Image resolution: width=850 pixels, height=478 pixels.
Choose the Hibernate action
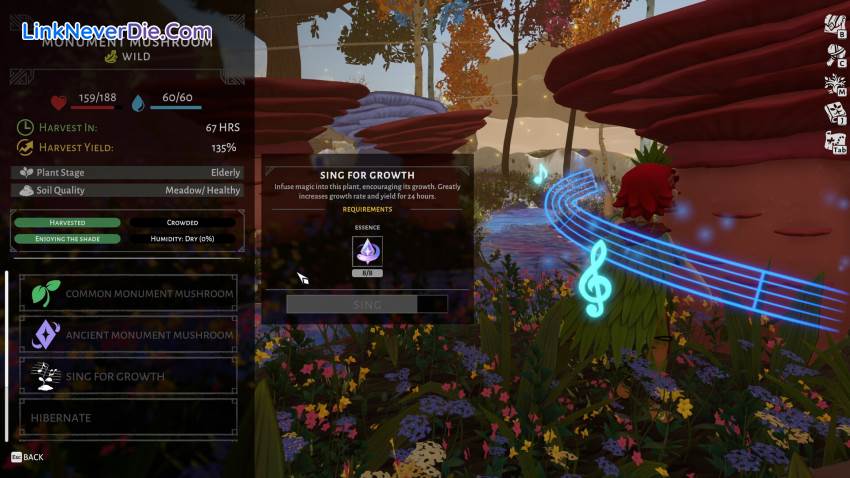tap(129, 417)
